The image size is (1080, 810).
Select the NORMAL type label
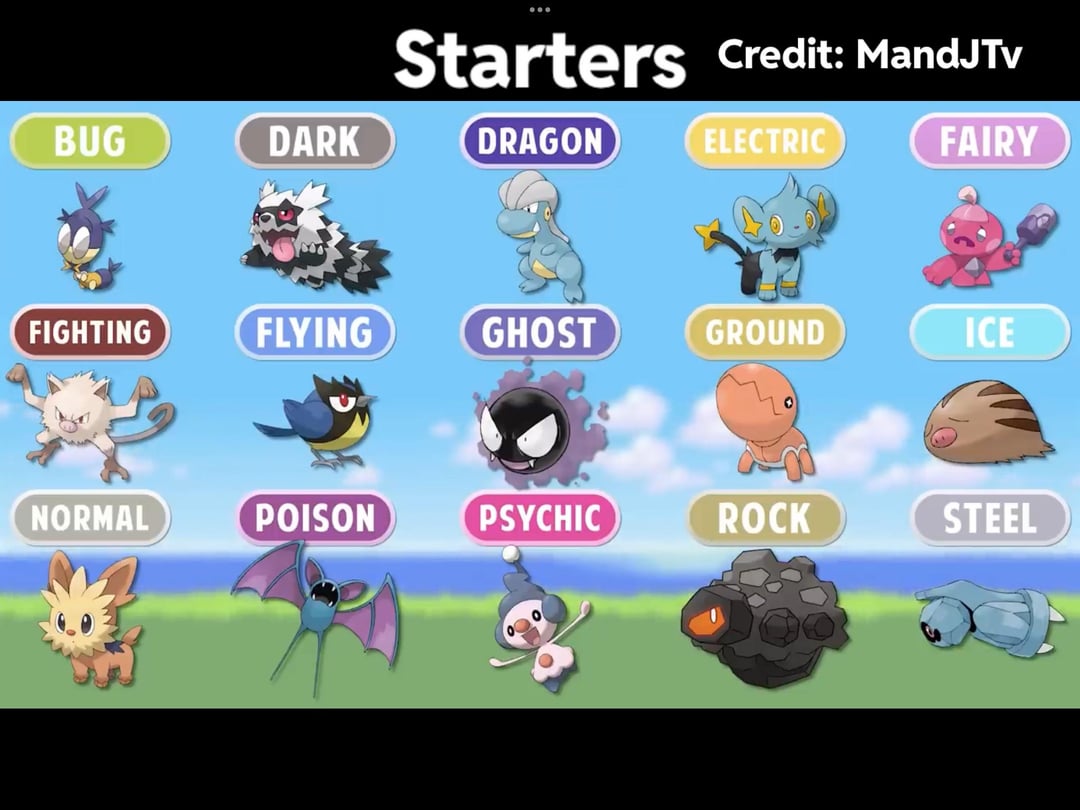[x=90, y=518]
